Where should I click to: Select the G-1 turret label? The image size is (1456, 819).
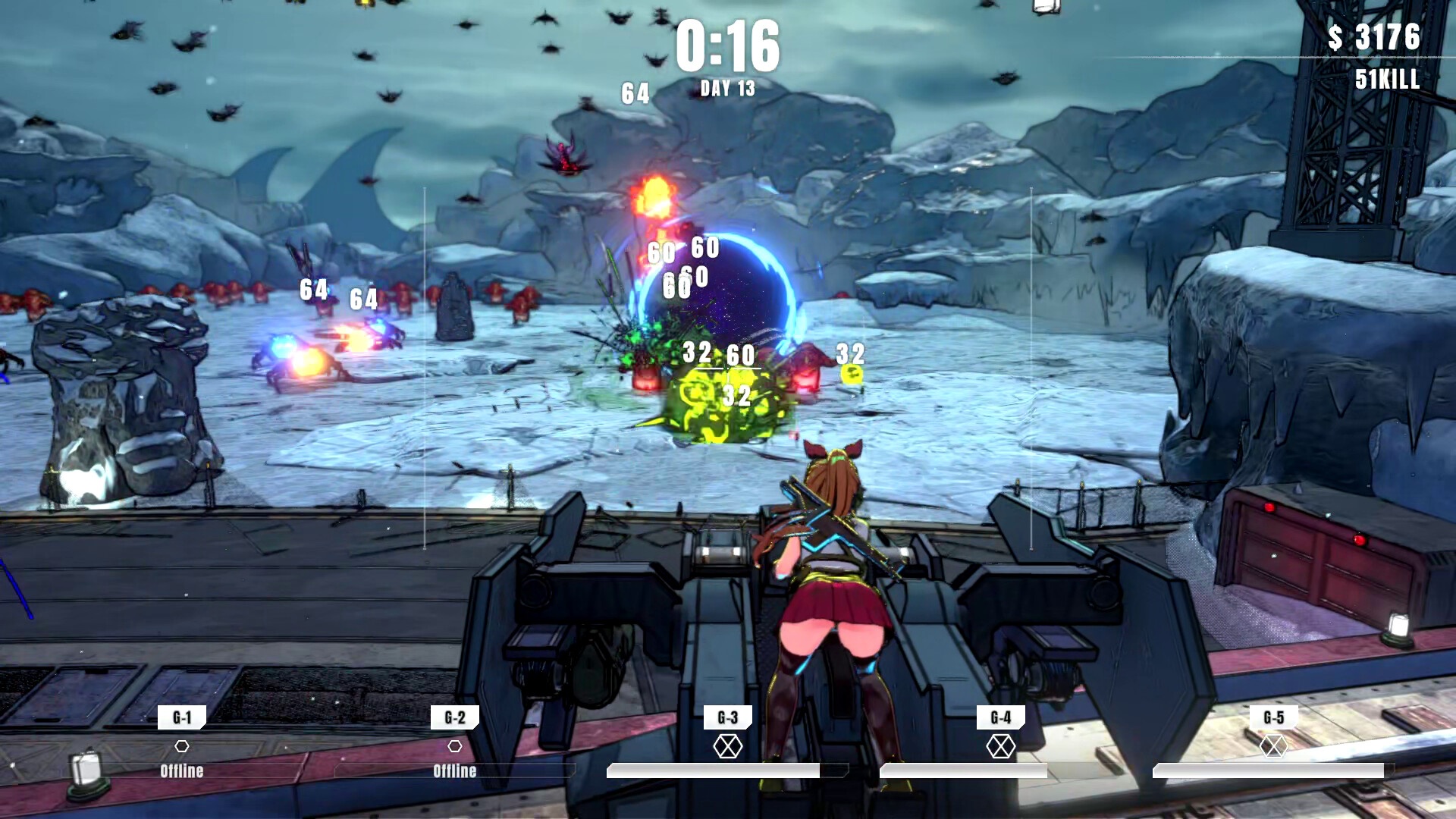[182, 717]
